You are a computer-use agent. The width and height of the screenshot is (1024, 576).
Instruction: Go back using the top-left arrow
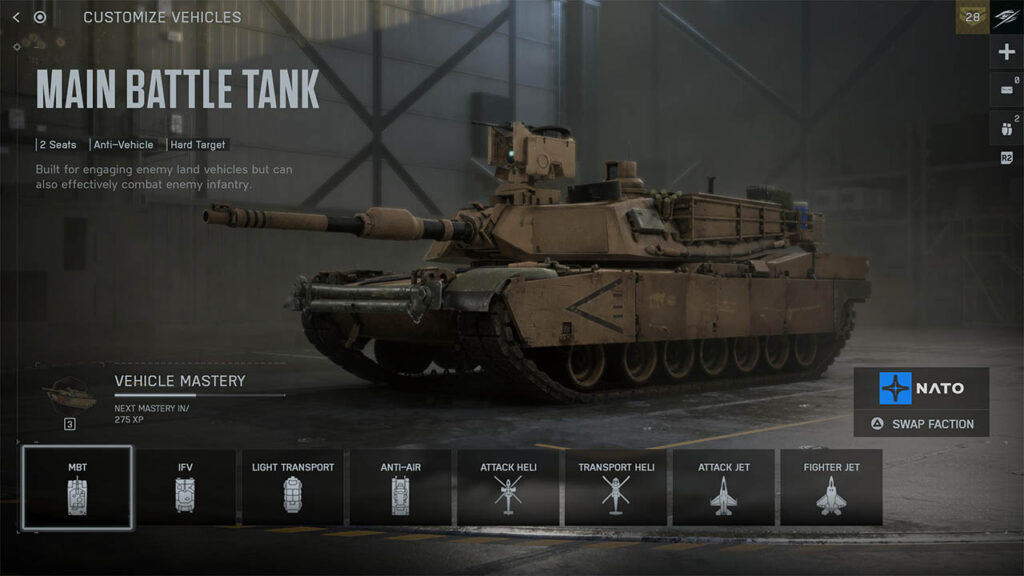pos(16,17)
